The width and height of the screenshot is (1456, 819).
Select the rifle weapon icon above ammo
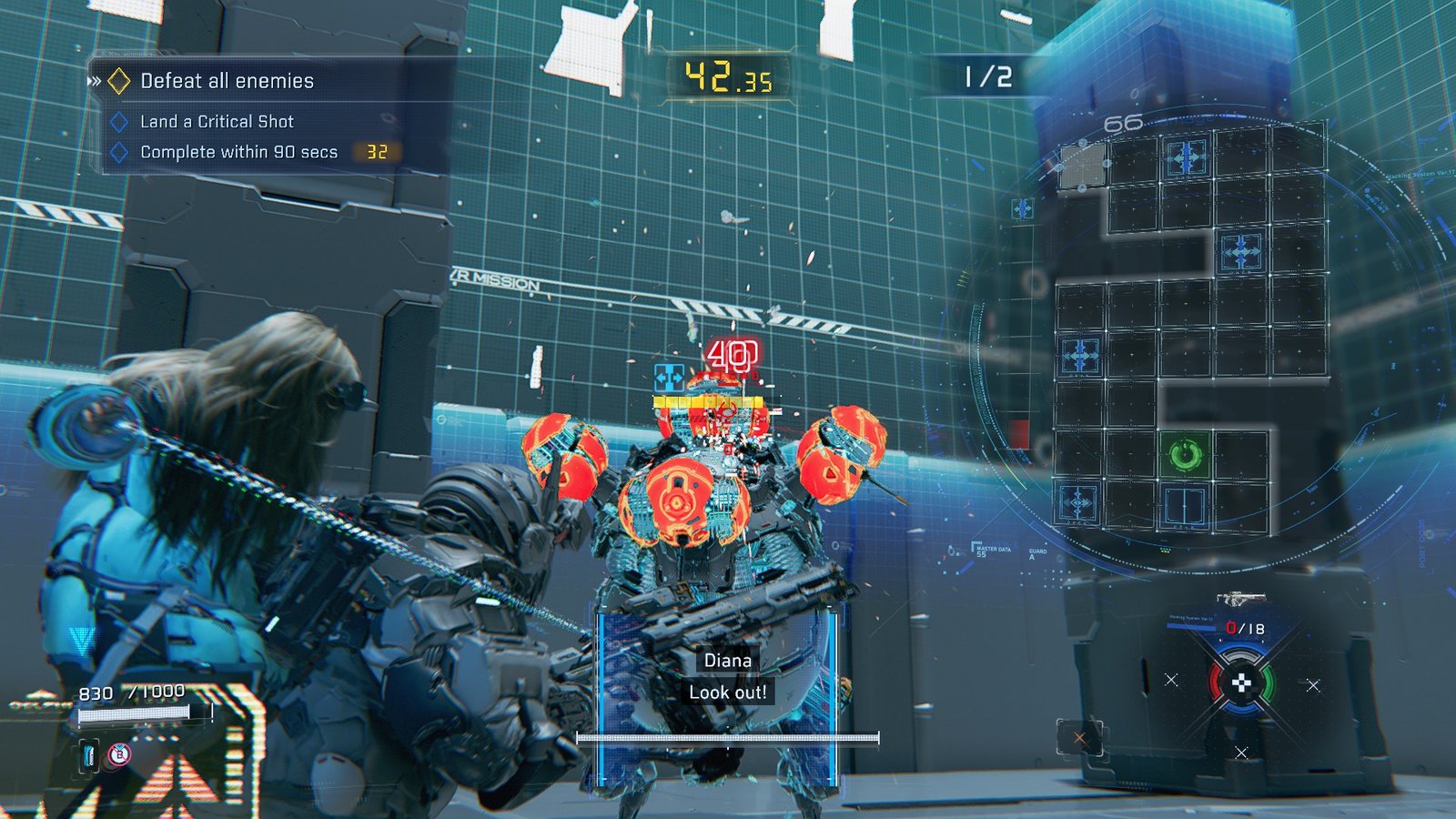point(1239,599)
